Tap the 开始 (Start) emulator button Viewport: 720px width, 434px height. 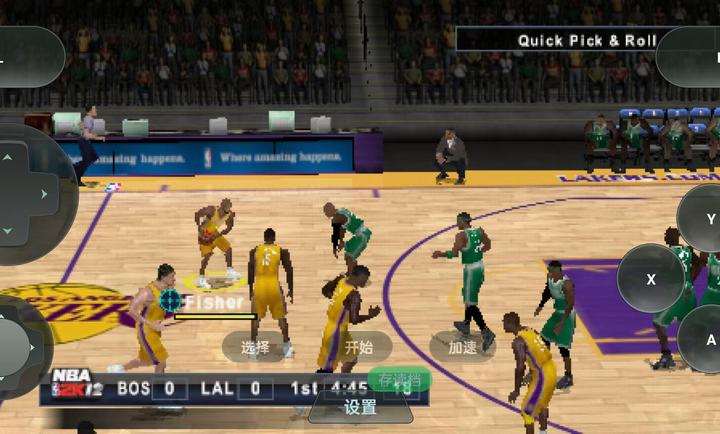pyautogui.click(x=358, y=347)
